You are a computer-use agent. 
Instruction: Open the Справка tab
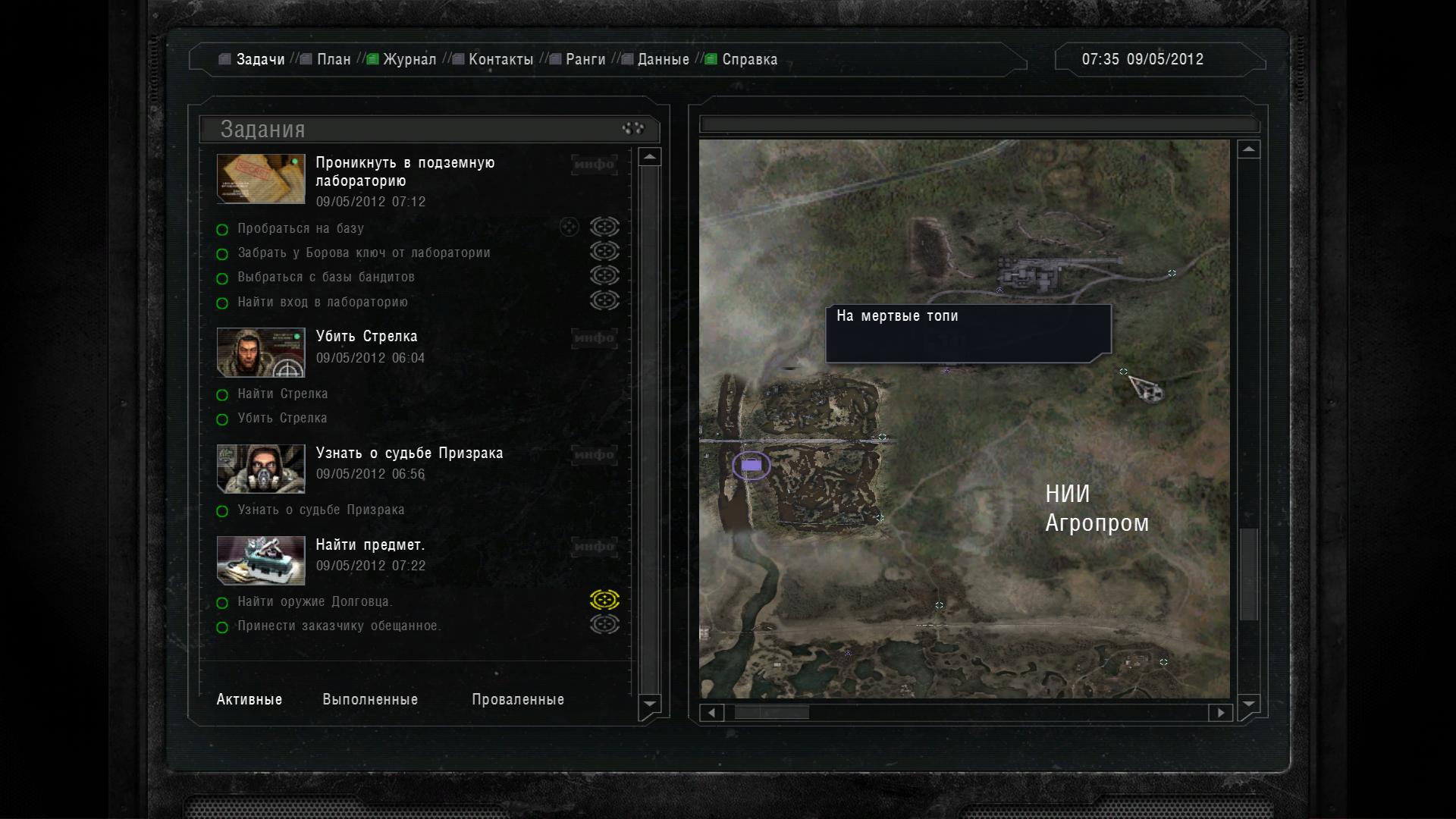tap(749, 59)
